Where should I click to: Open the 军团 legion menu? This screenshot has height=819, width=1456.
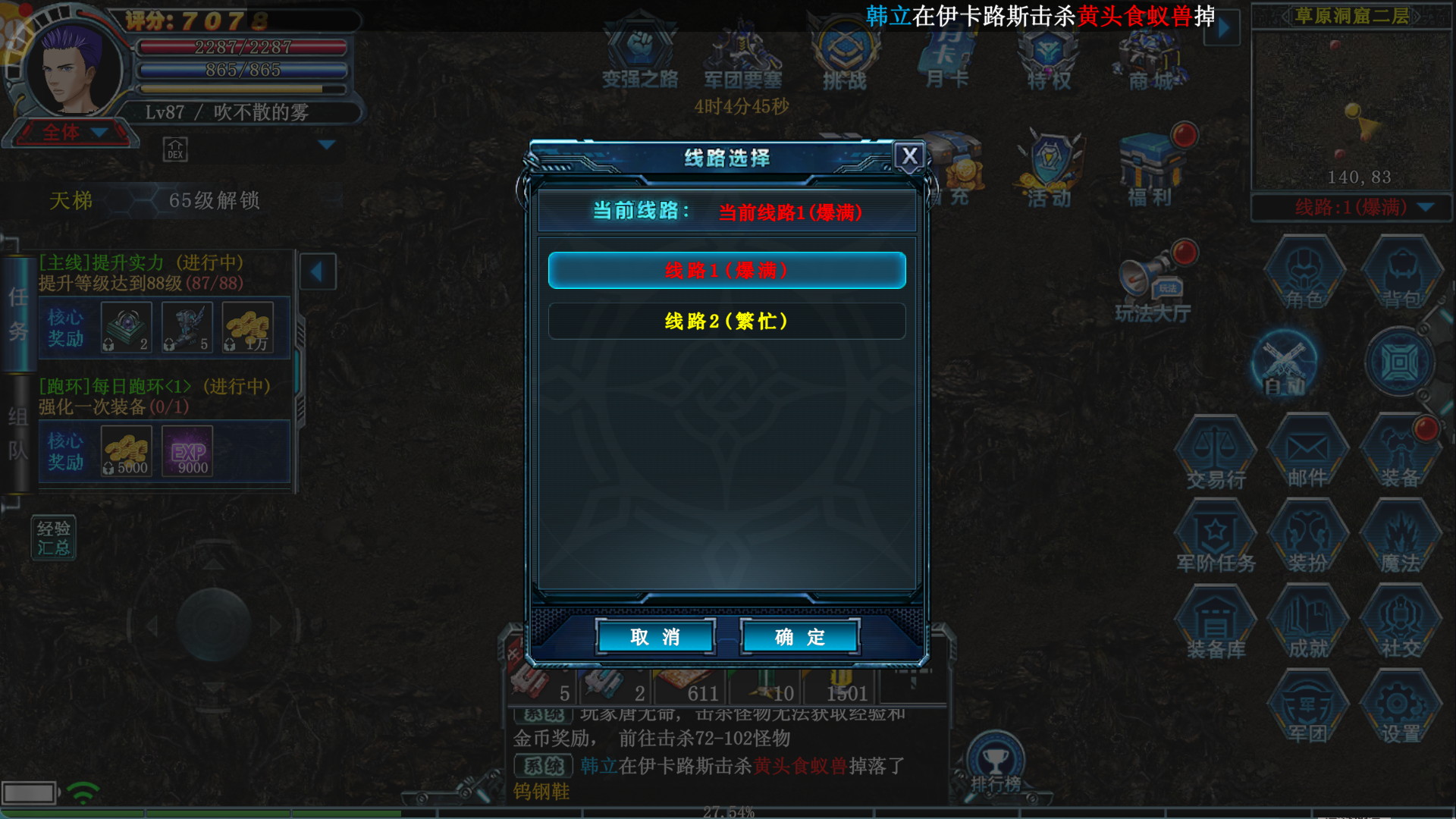1307,709
